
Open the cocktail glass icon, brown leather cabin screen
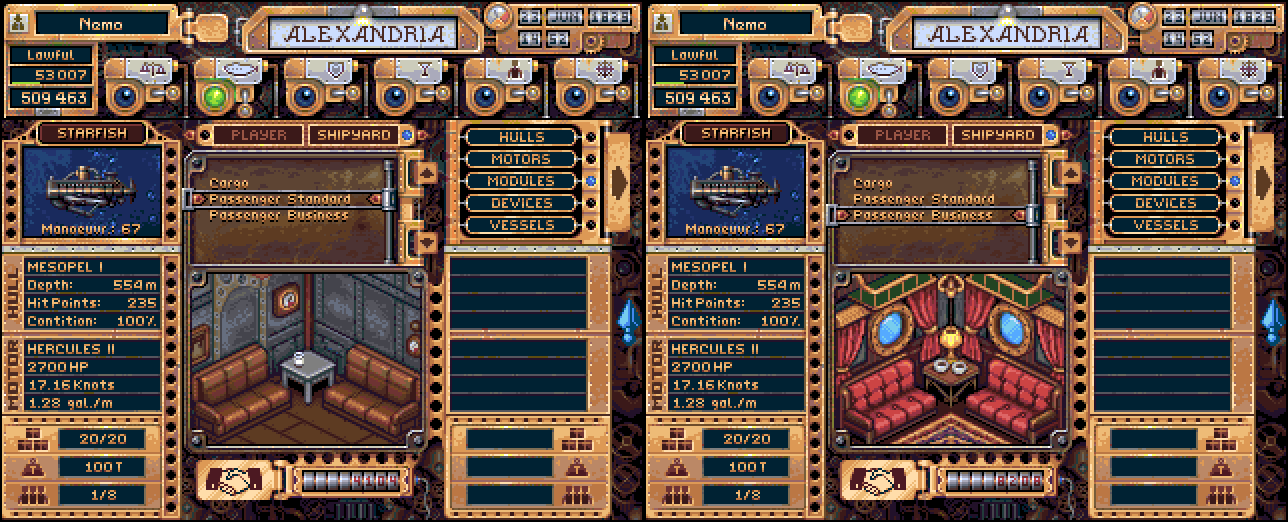pyautogui.click(x=418, y=72)
